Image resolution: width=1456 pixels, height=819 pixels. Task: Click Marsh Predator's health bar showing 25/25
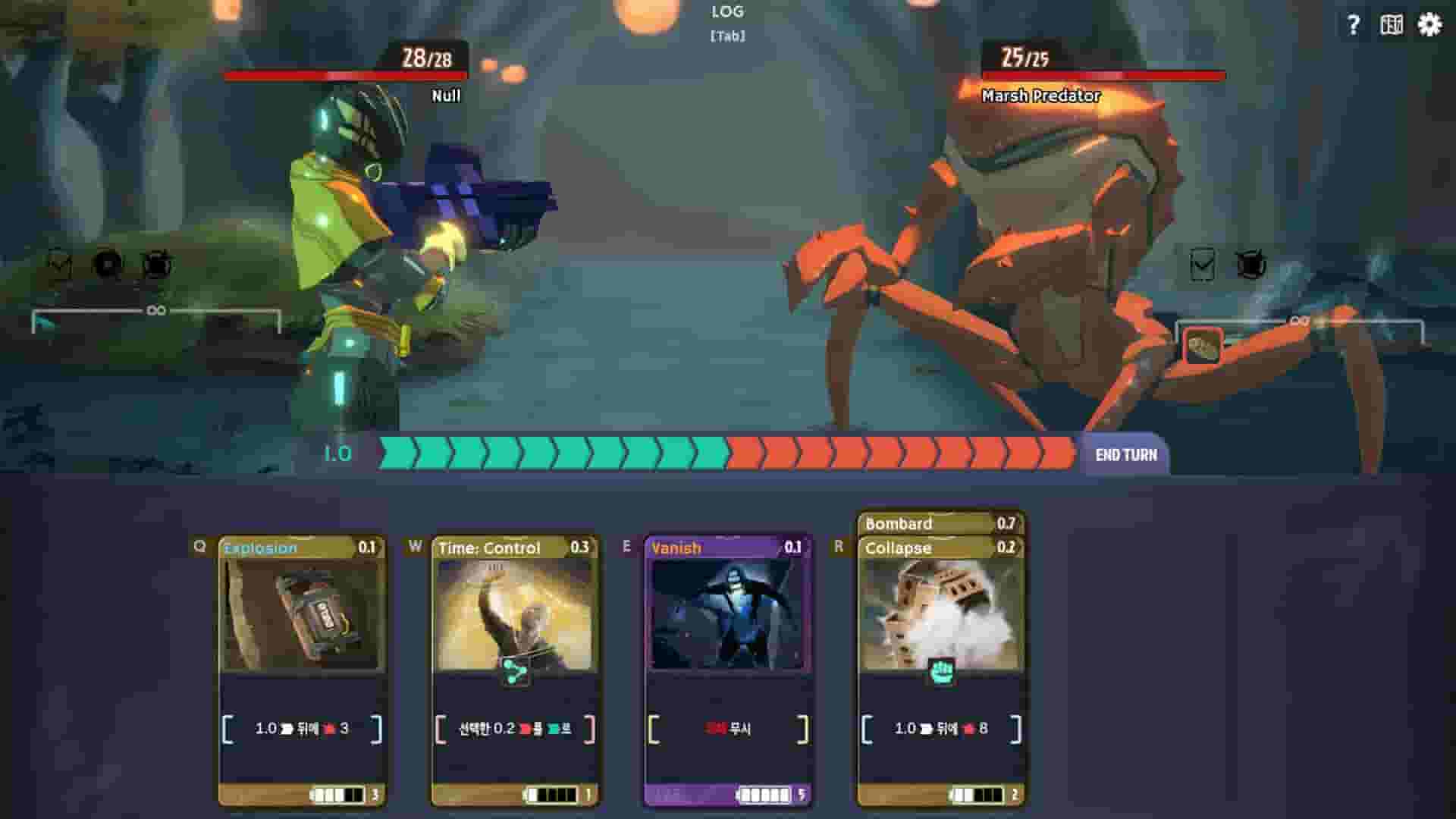coord(1103,76)
